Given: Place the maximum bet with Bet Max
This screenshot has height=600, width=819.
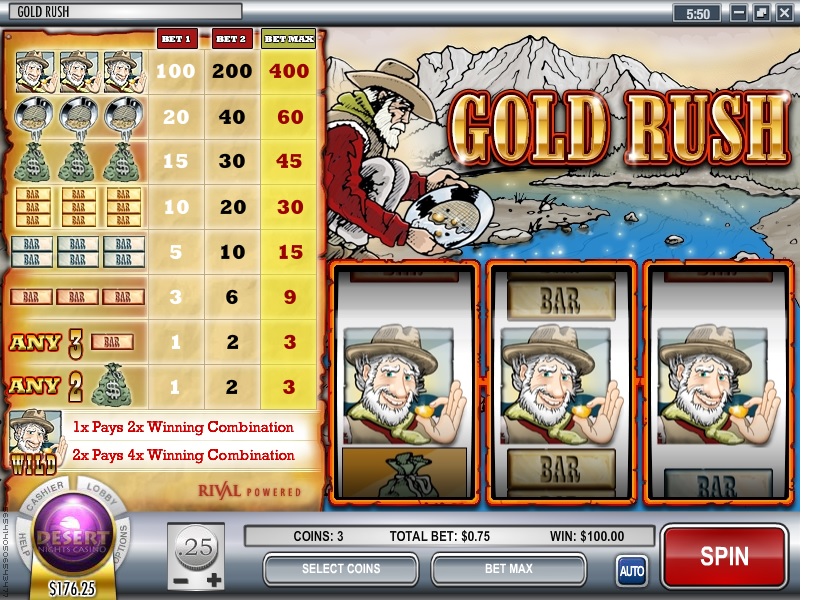Looking at the screenshot, I should [x=508, y=569].
